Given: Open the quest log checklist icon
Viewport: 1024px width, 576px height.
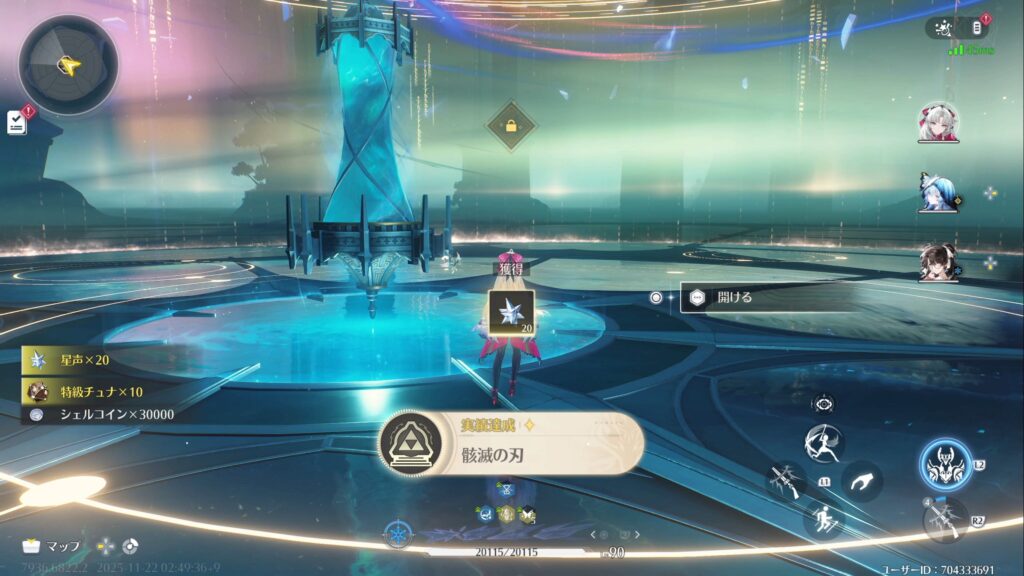Looking at the screenshot, I should [17, 122].
